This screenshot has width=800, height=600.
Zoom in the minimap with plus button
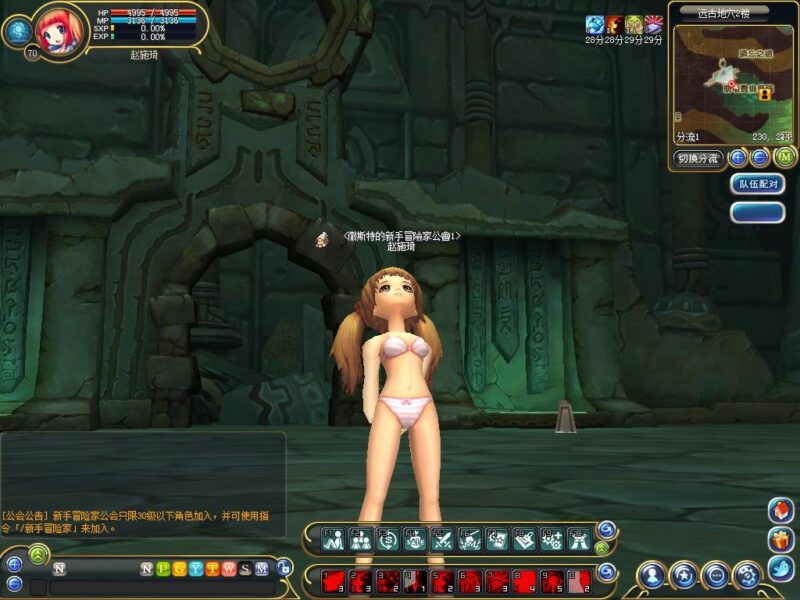[738, 157]
